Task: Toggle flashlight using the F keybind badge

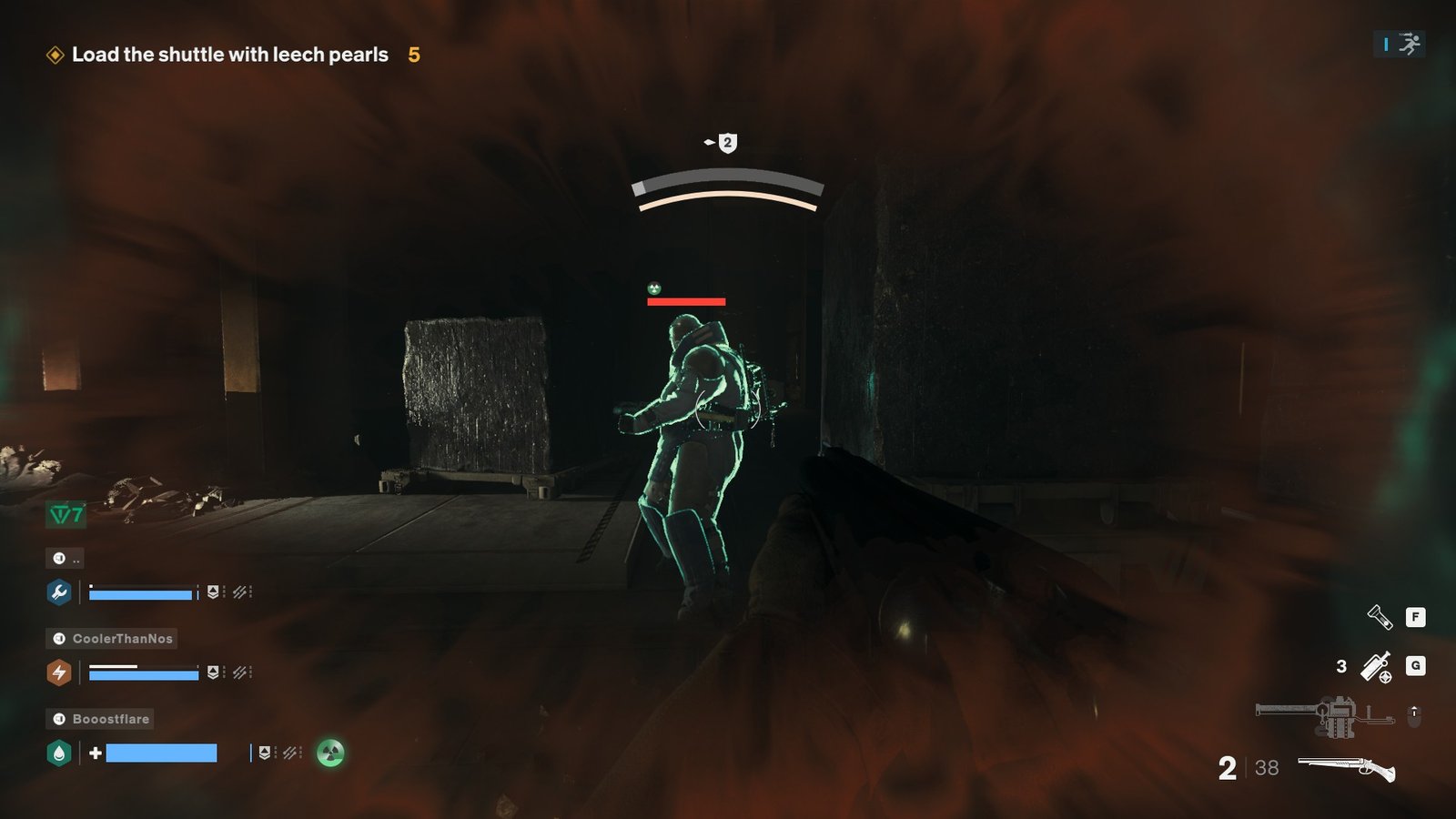Action: pyautogui.click(x=1417, y=617)
